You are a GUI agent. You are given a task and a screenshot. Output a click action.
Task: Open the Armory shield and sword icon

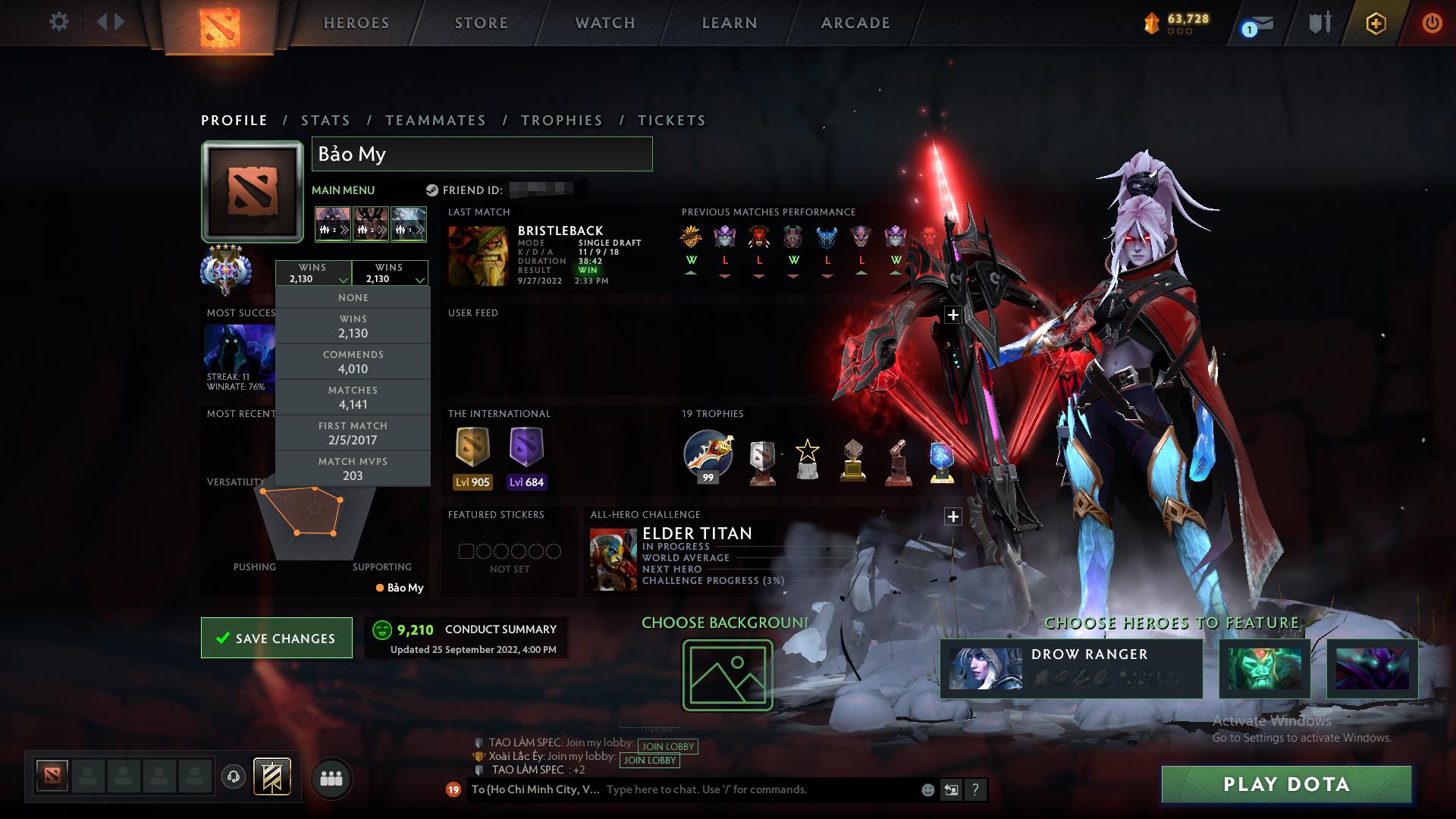tap(1319, 23)
